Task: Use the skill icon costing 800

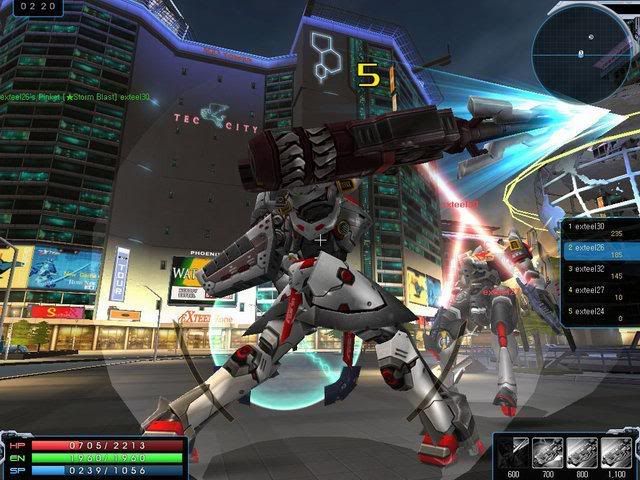Action: (581, 451)
